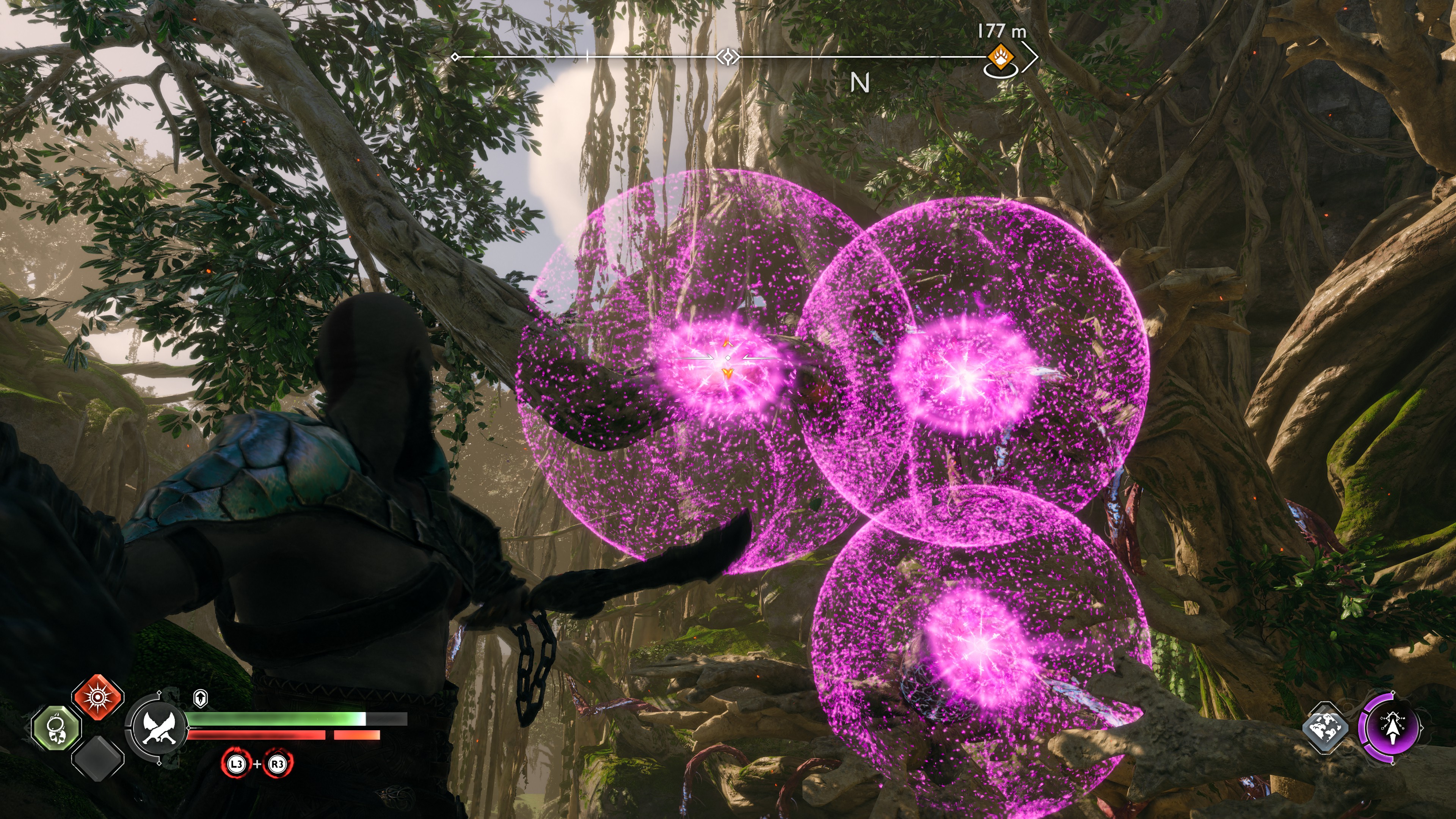Use the green skull relic icon
Image resolution: width=1456 pixels, height=819 pixels.
[56, 729]
